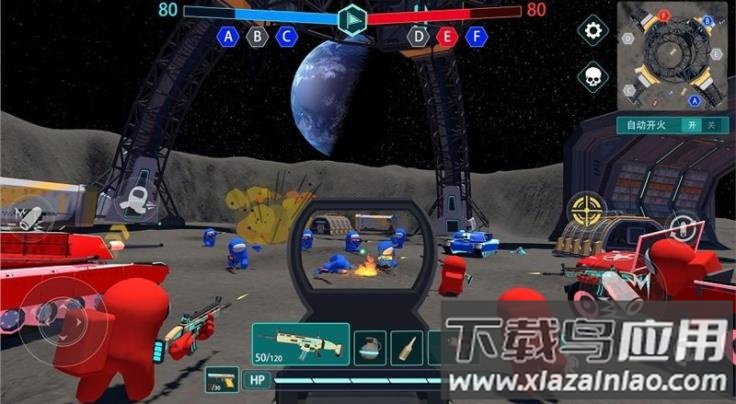
Task: Select capture point F hexagon
Action: [x=478, y=37]
